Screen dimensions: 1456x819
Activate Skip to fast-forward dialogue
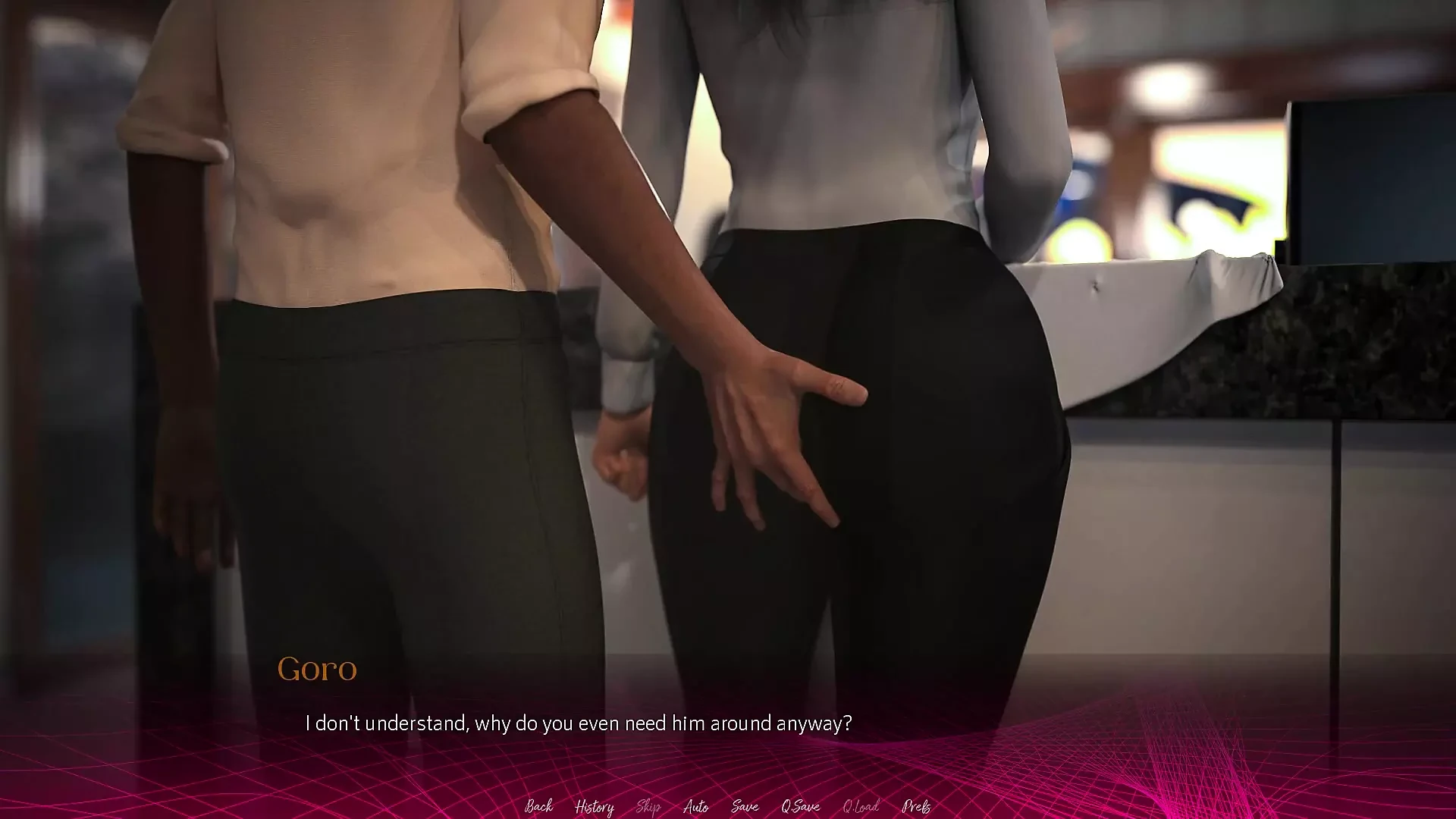point(648,807)
